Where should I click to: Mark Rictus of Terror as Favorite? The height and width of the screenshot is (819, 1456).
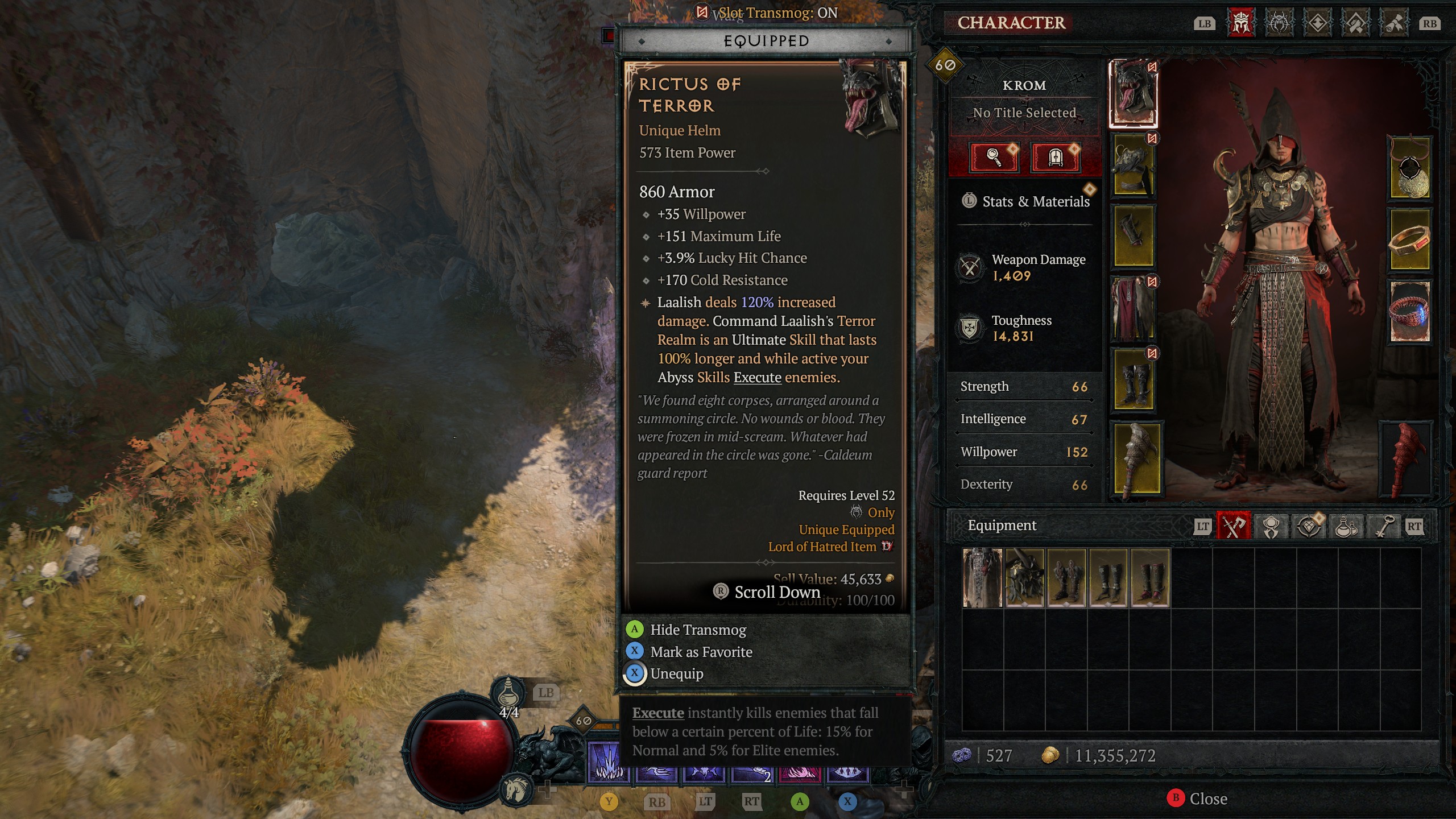pyautogui.click(x=701, y=652)
